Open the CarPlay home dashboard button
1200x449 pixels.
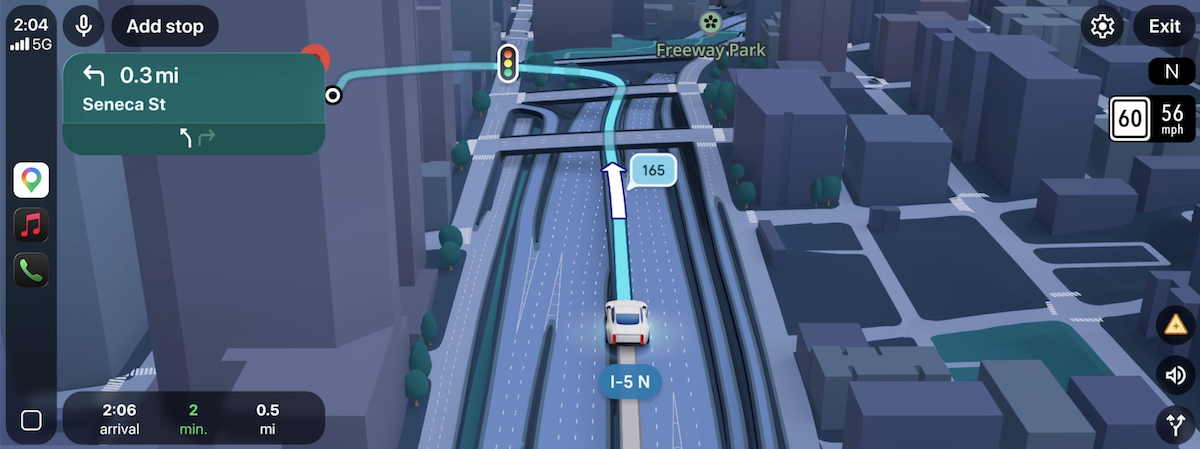[x=31, y=420]
